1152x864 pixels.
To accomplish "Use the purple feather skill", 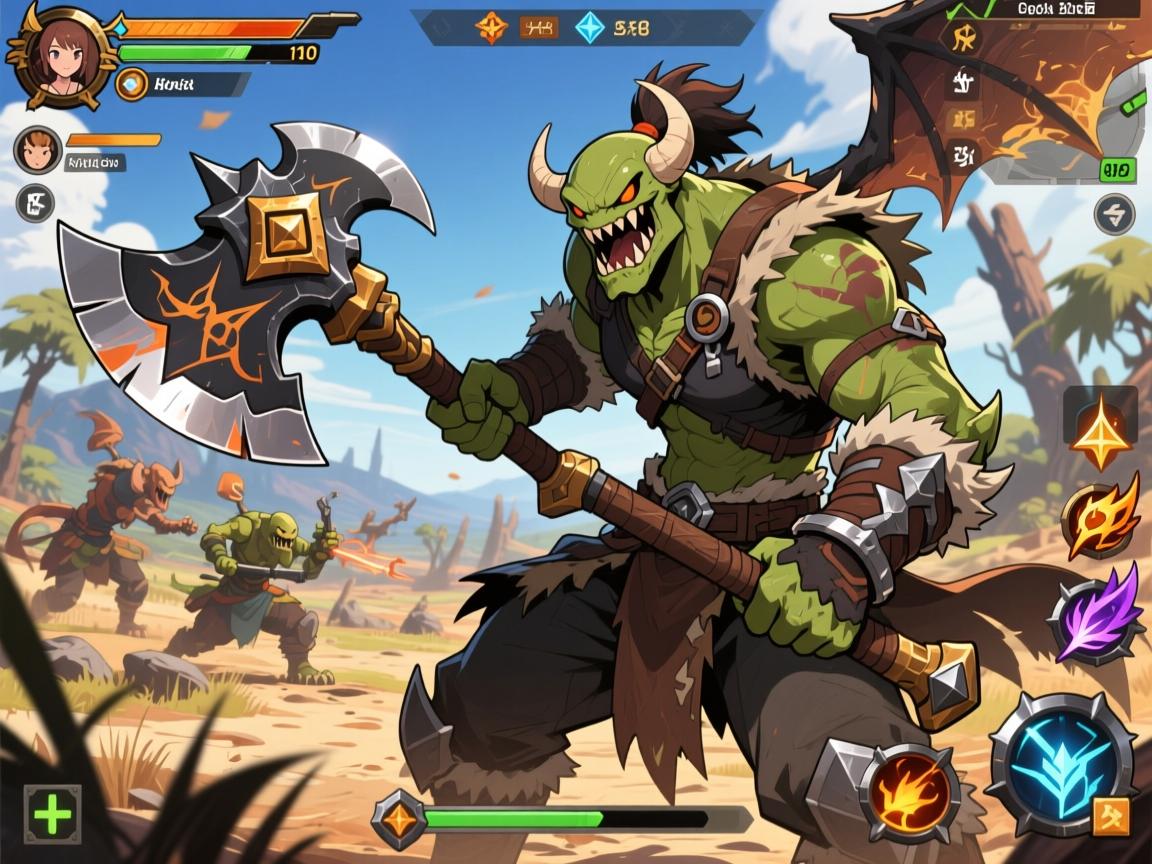I will point(1097,611).
